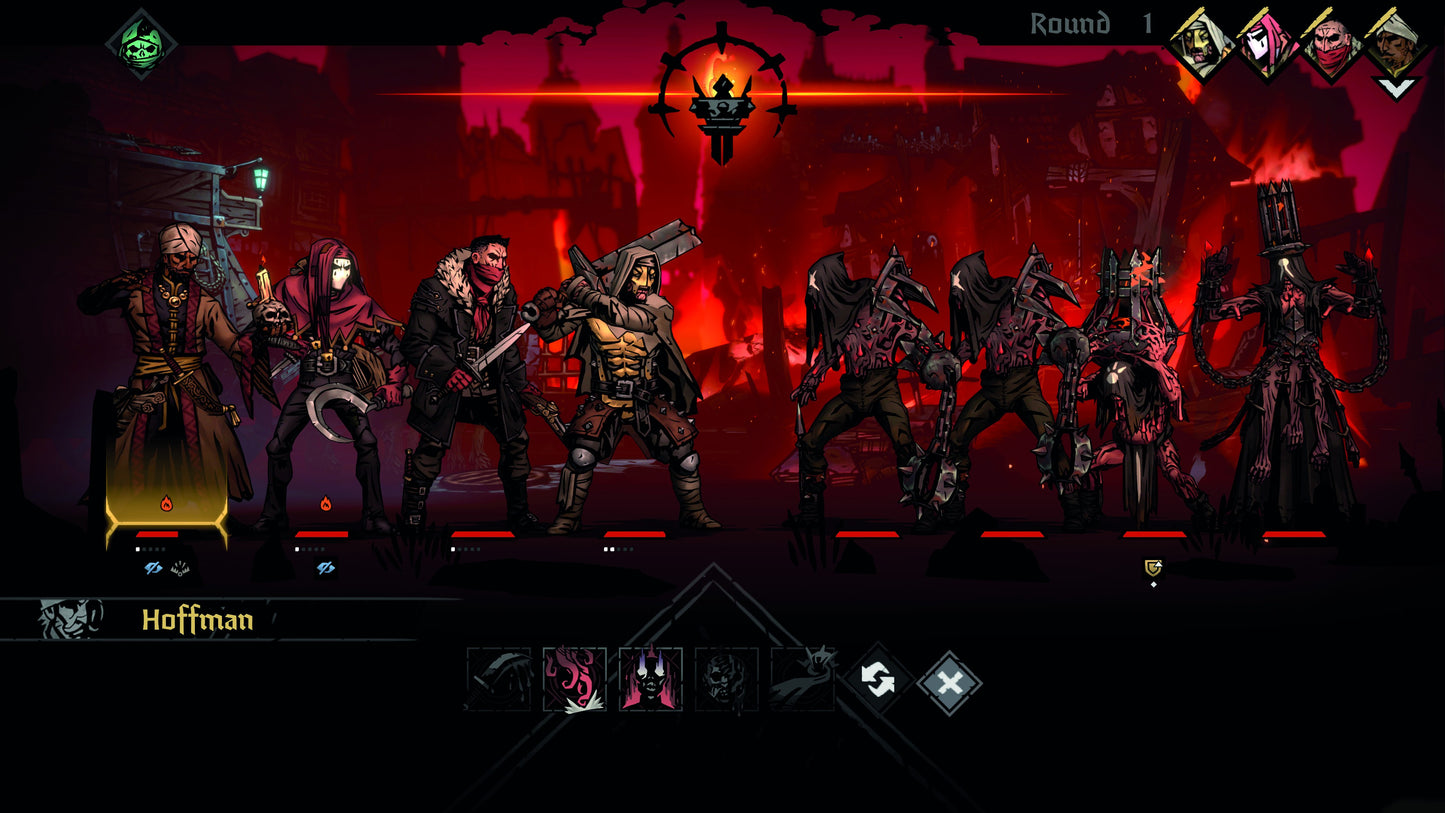Activate the glowing demon-head skill

coord(650,681)
